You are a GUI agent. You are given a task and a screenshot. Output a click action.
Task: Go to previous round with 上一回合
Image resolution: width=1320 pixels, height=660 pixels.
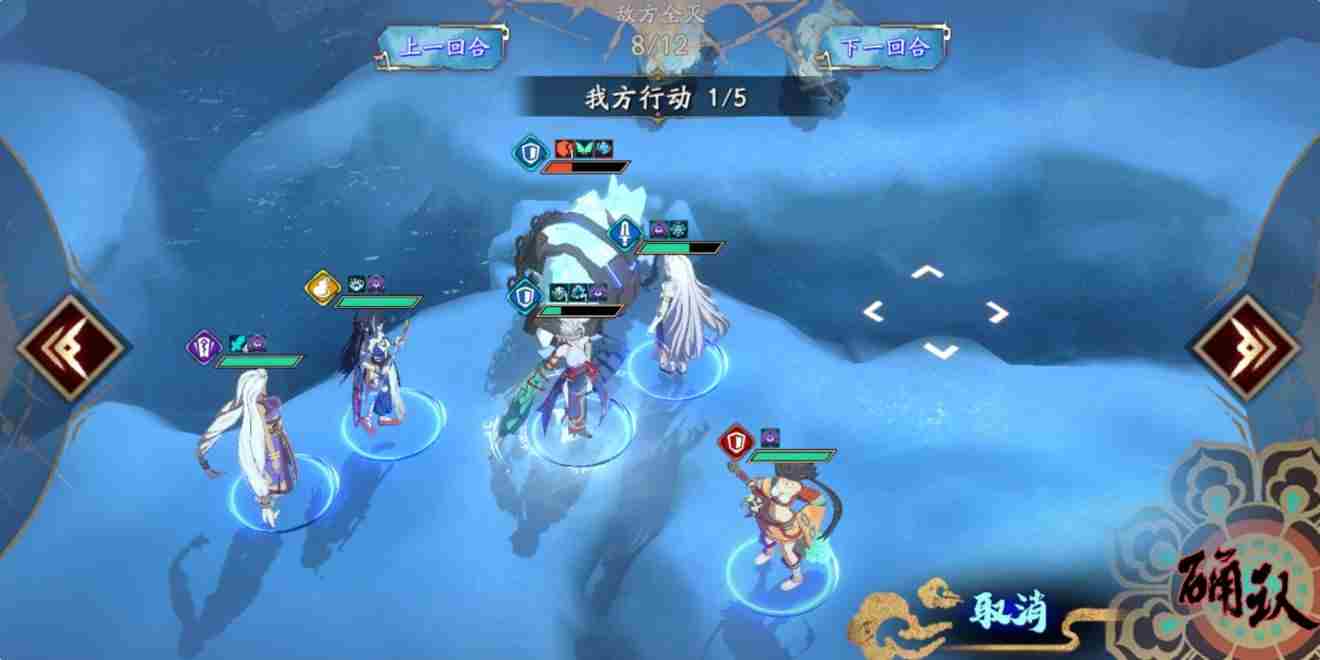coord(443,47)
